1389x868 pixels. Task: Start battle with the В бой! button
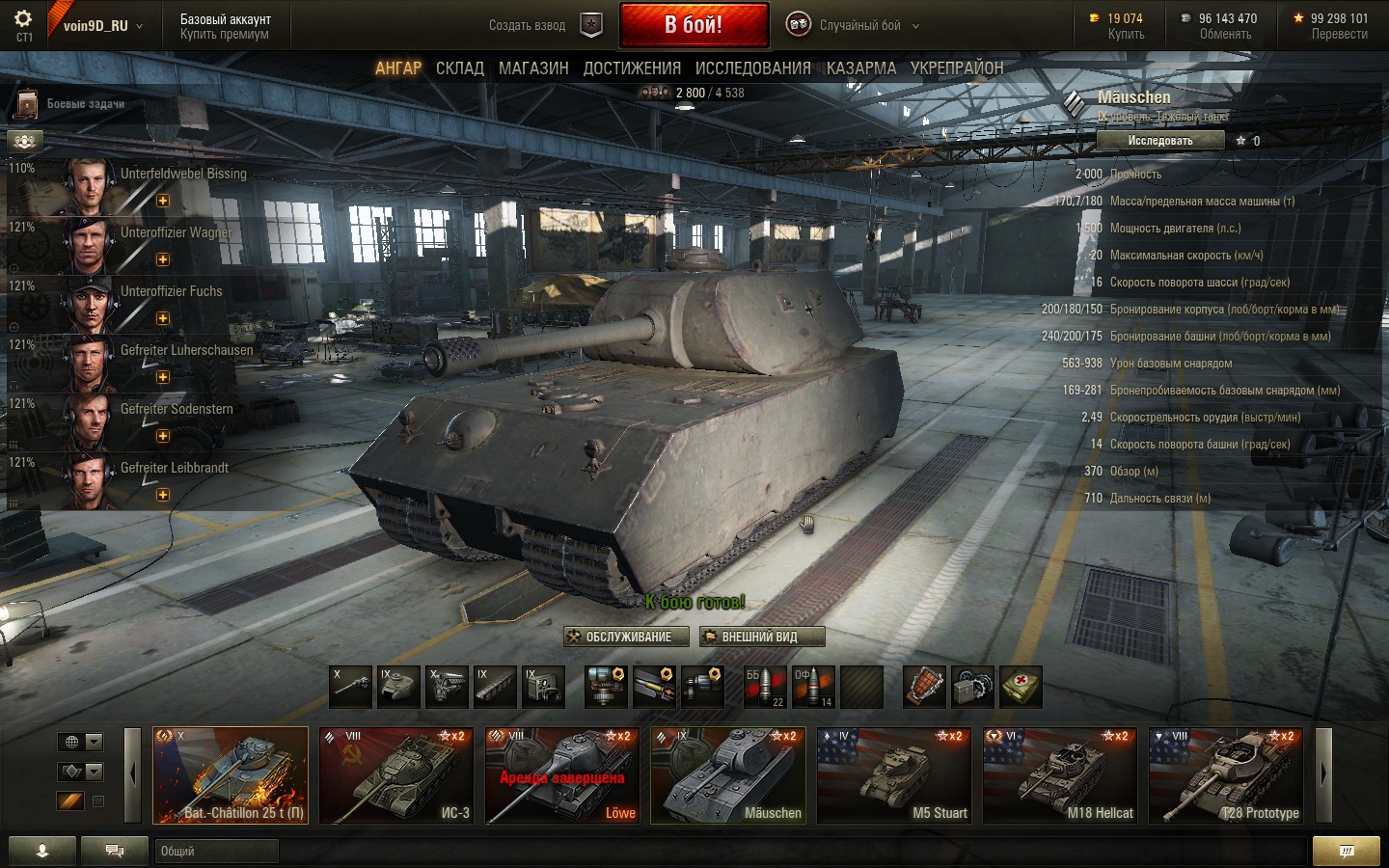pos(694,25)
